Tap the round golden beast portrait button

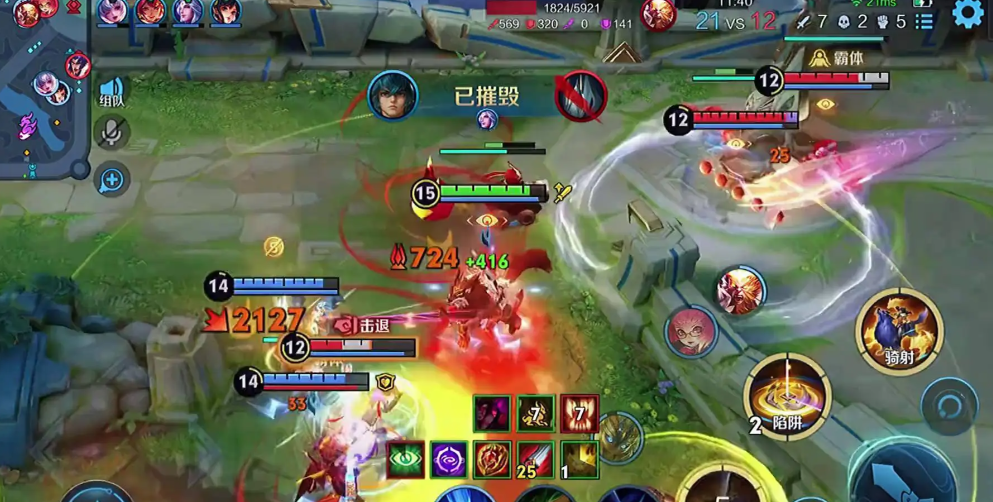[620, 435]
